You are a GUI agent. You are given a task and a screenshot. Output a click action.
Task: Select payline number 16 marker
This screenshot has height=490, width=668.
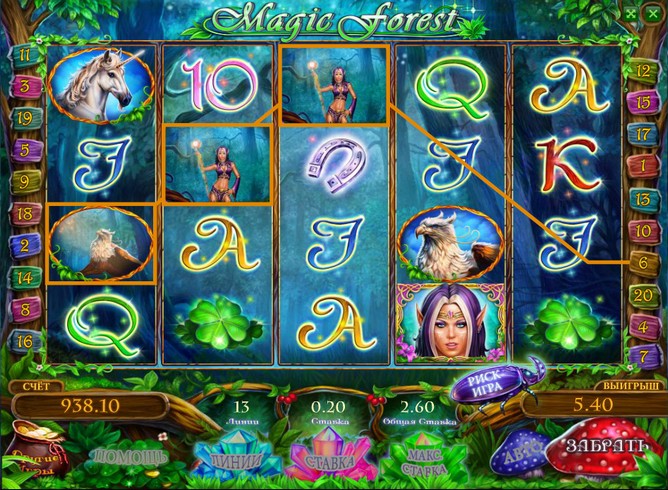pyautogui.click(x=23, y=341)
